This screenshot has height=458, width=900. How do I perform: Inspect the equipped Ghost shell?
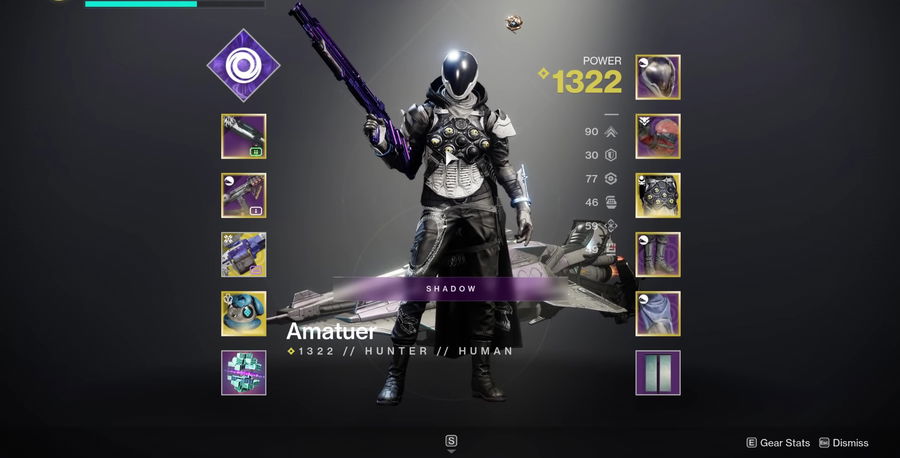click(243, 313)
